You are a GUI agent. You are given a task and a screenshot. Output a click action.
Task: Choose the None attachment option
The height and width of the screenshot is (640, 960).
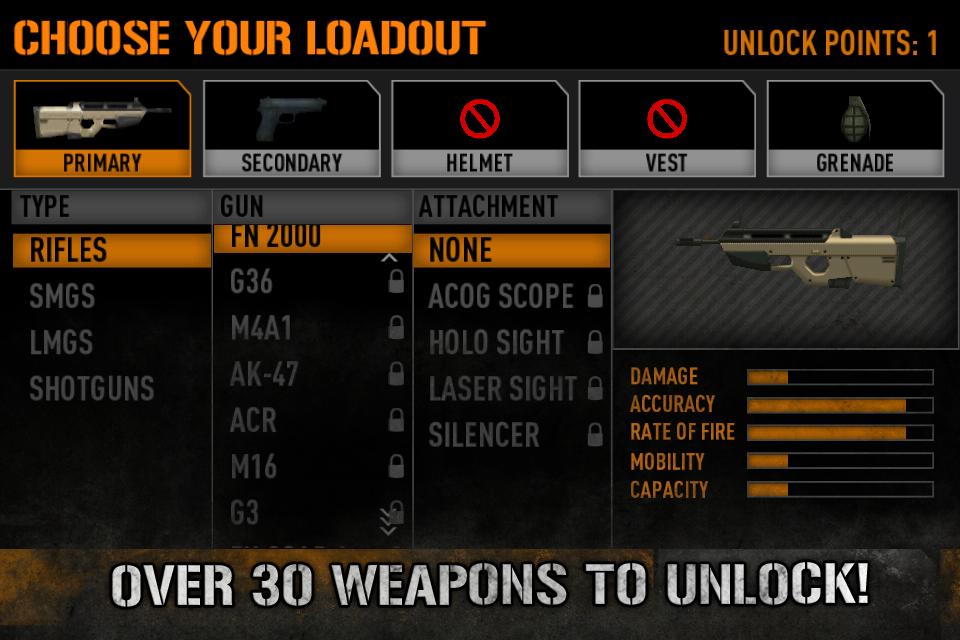point(511,250)
